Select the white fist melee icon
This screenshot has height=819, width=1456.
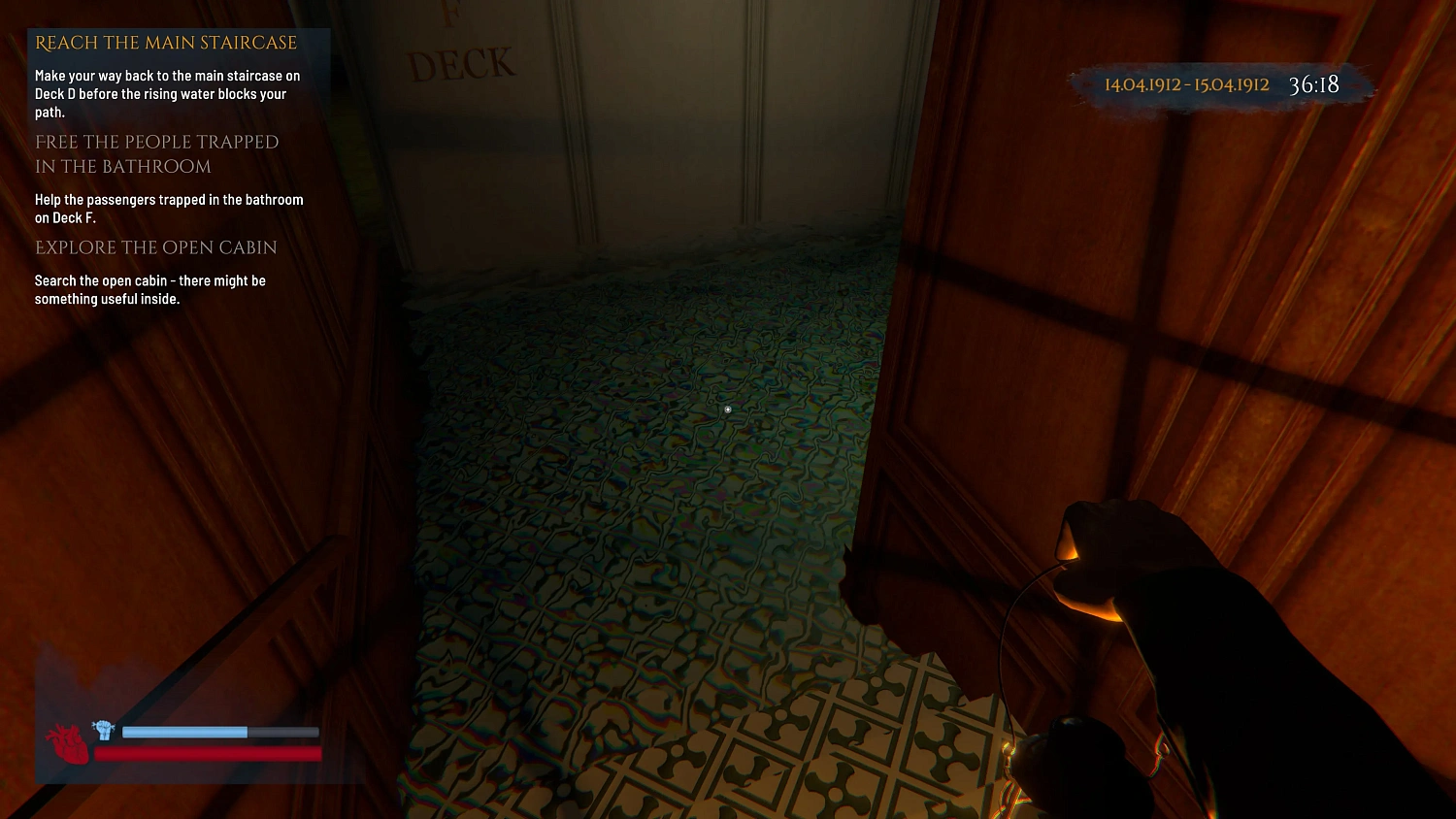point(103,729)
